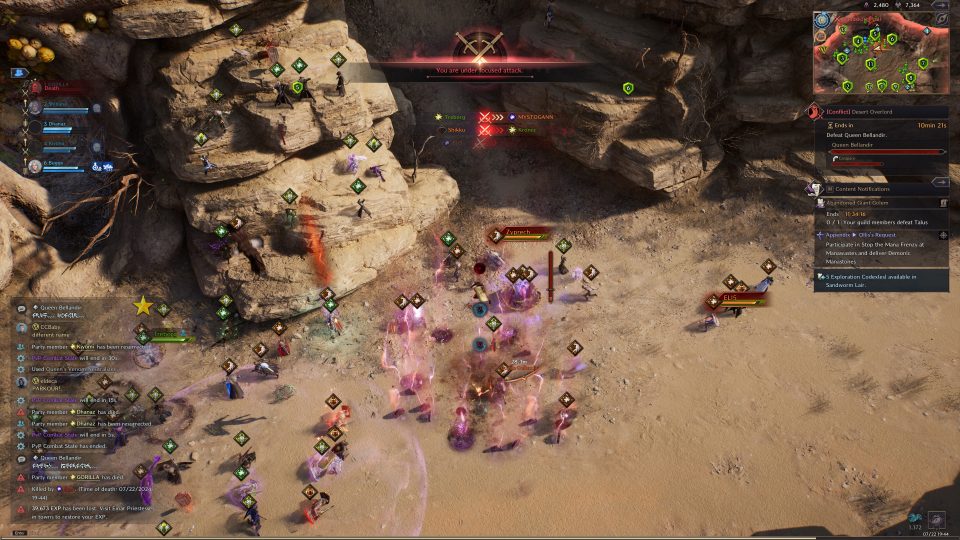Click the party icon above the member list
Screen dimensions: 960x540
19,73
